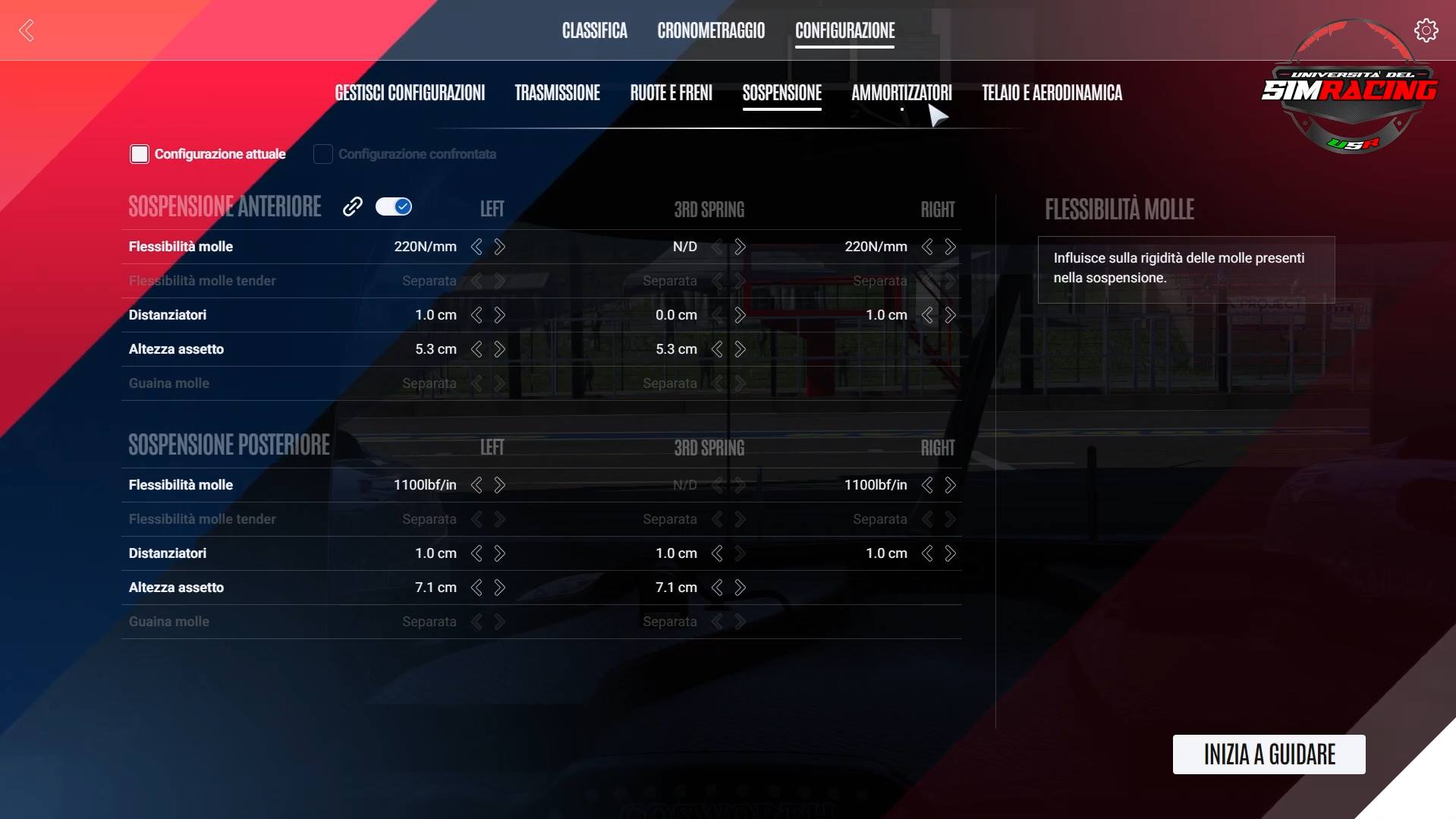This screenshot has height=819, width=1456.
Task: Increase rear right Distanziatori with right chevron
Action: [950, 553]
